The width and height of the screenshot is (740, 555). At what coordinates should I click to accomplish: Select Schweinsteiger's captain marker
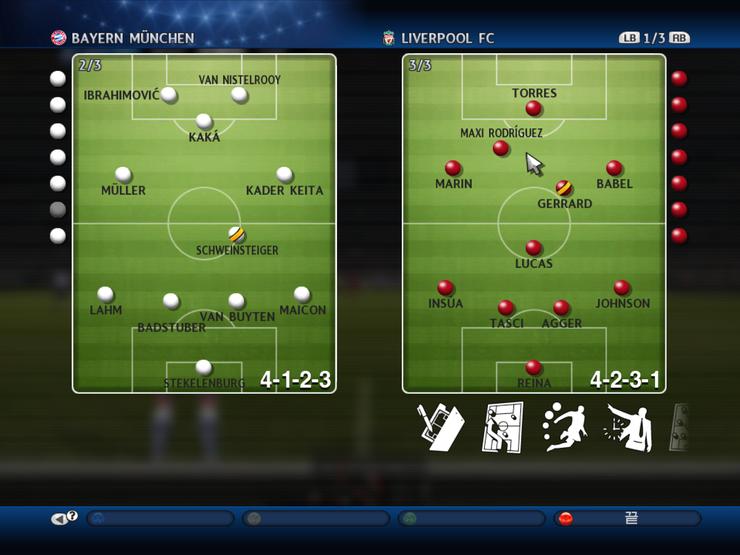(236, 234)
